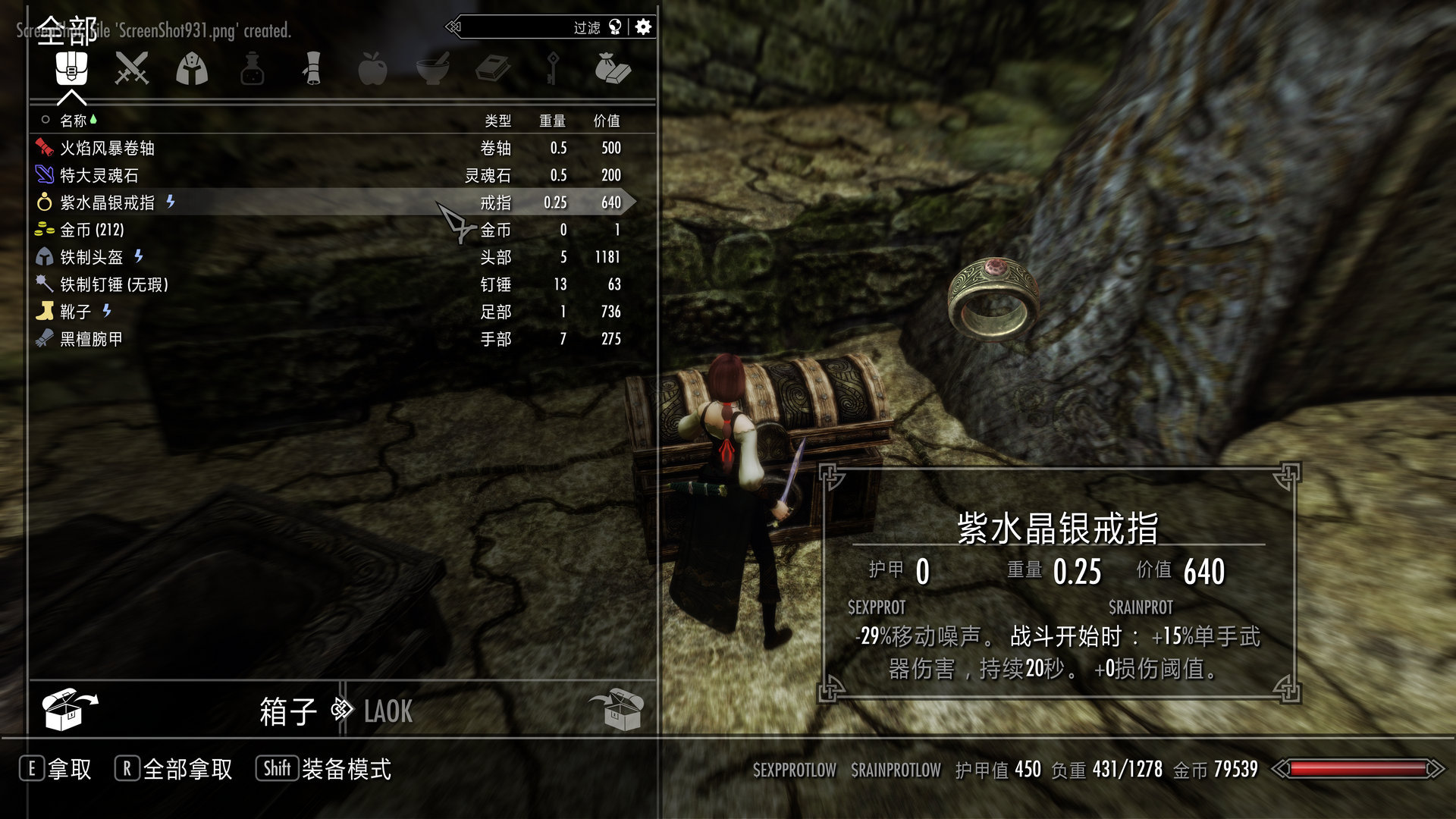Open the books category tab
Screen dimensions: 1456x819
(x=493, y=69)
